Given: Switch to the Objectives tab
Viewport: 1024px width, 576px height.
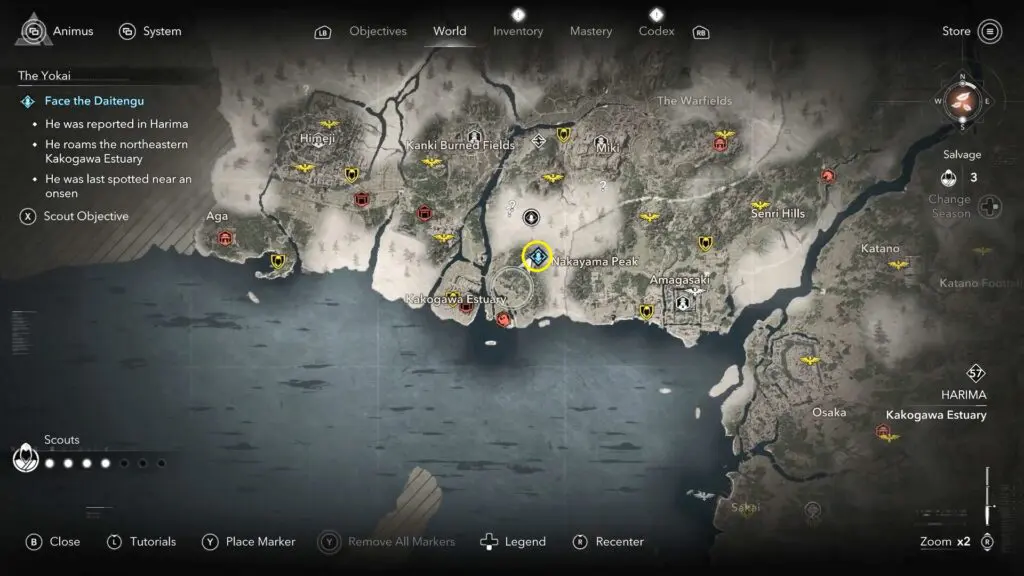Looking at the screenshot, I should [377, 31].
